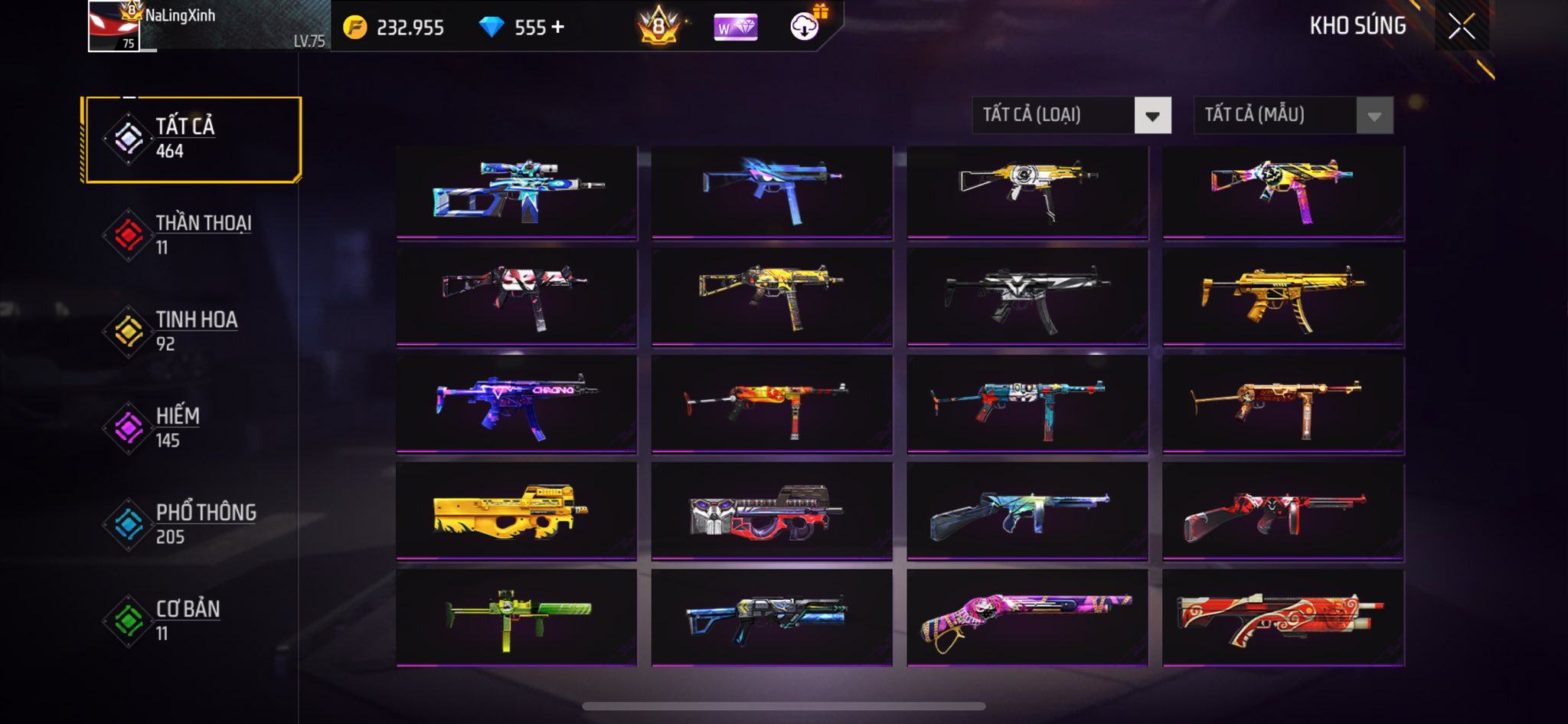Add diamonds using the plus button
The image size is (1568, 724).
coord(558,28)
